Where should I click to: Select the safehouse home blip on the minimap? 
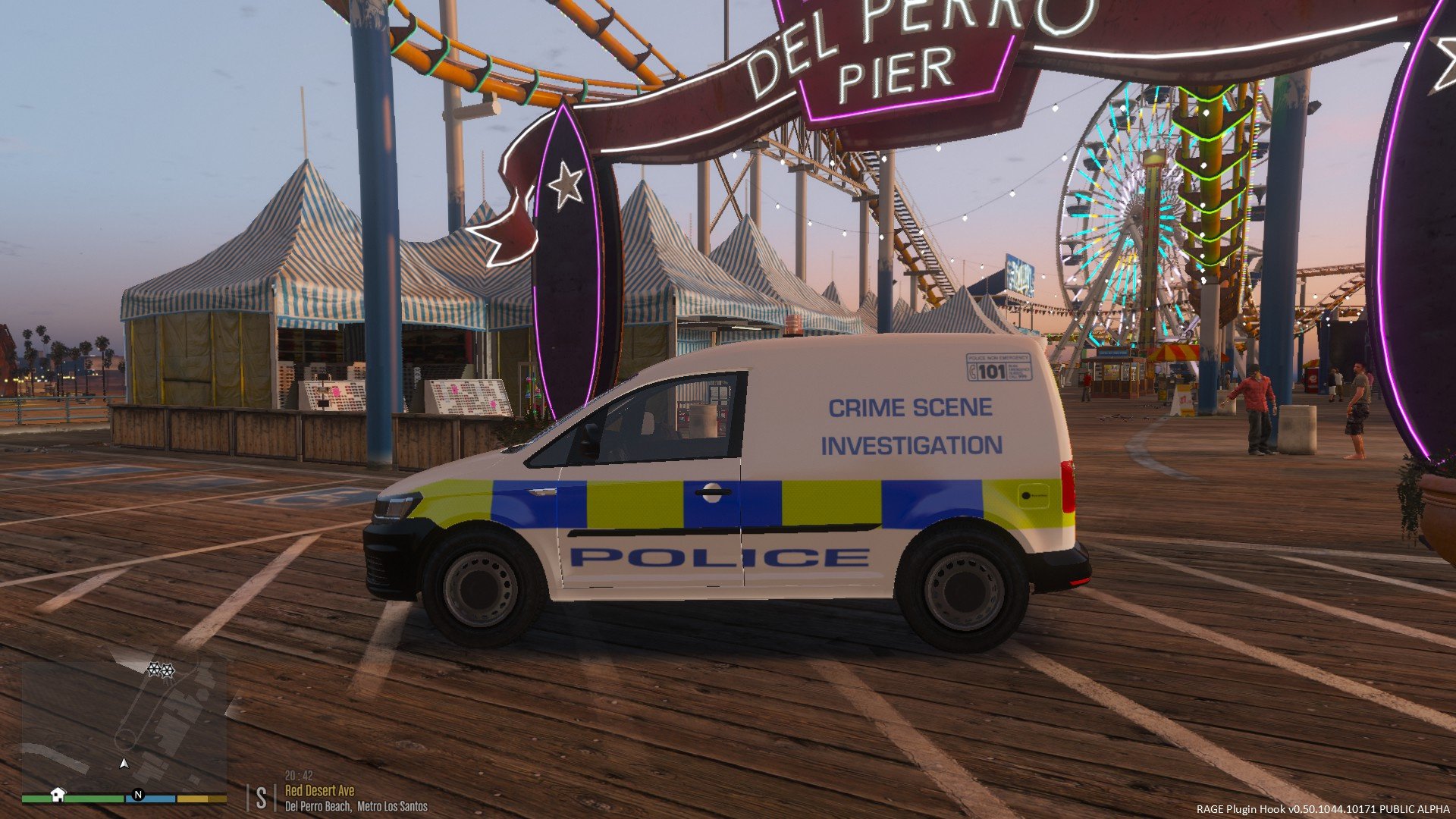[58, 794]
